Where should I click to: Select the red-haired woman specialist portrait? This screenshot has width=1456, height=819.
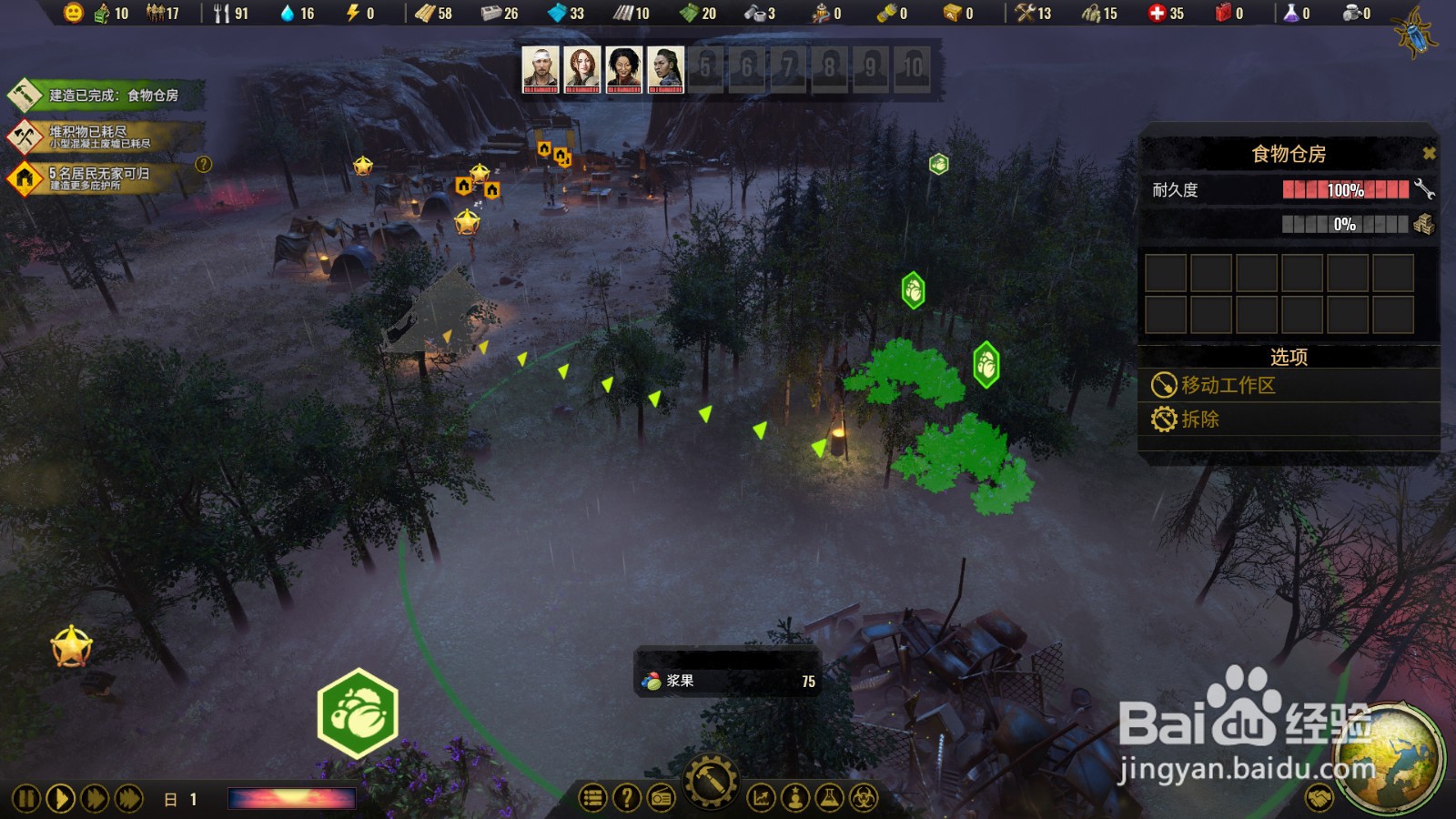pos(582,69)
